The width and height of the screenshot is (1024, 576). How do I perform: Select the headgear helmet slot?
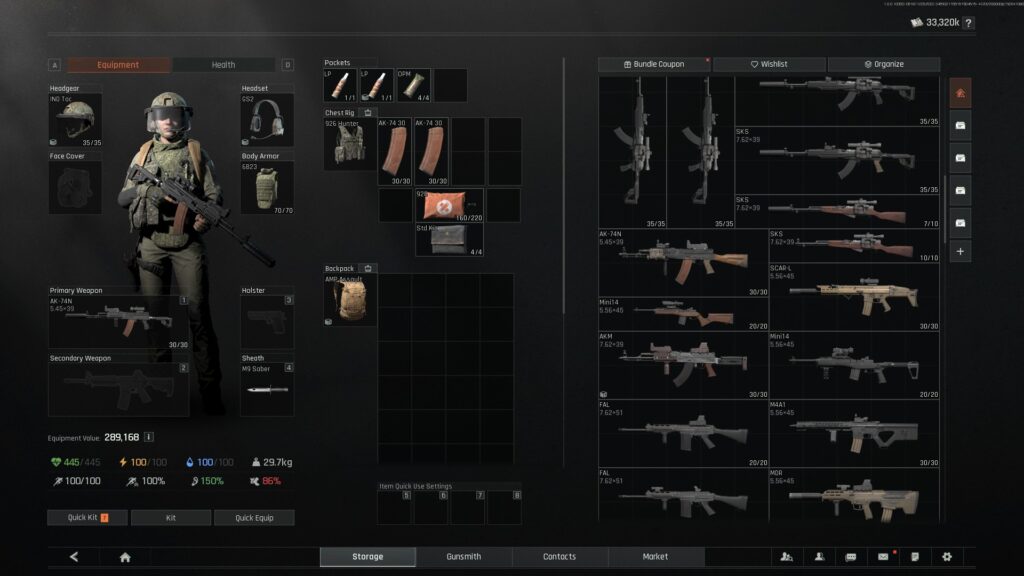click(75, 121)
